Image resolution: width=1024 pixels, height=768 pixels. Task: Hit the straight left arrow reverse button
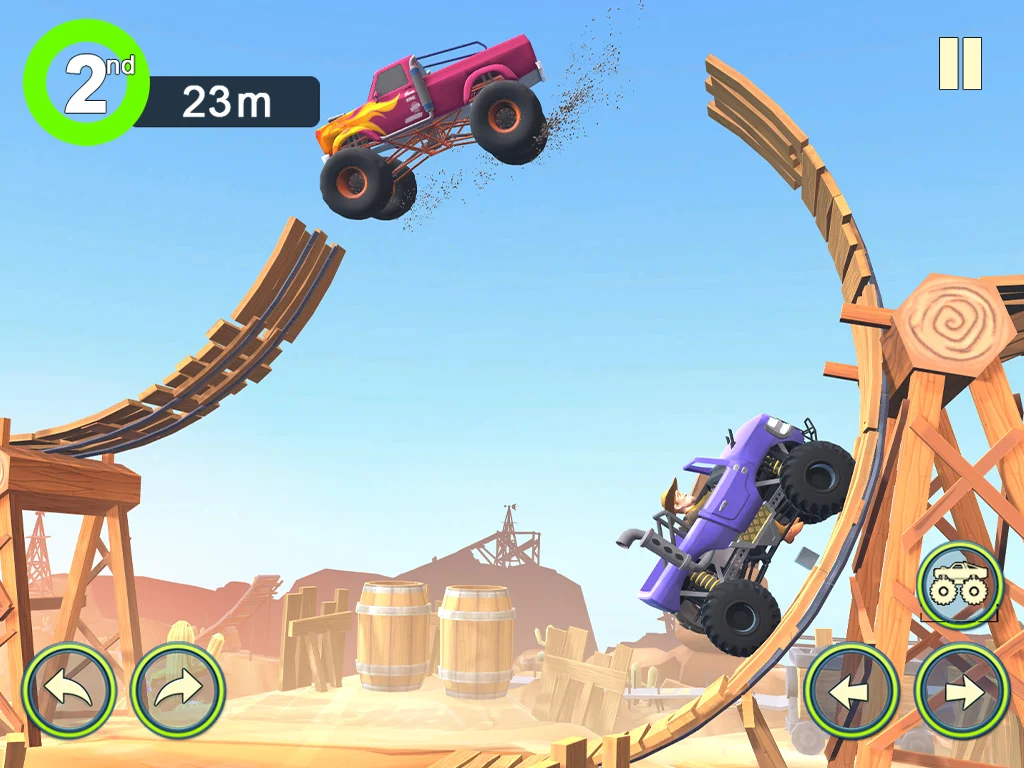click(851, 691)
